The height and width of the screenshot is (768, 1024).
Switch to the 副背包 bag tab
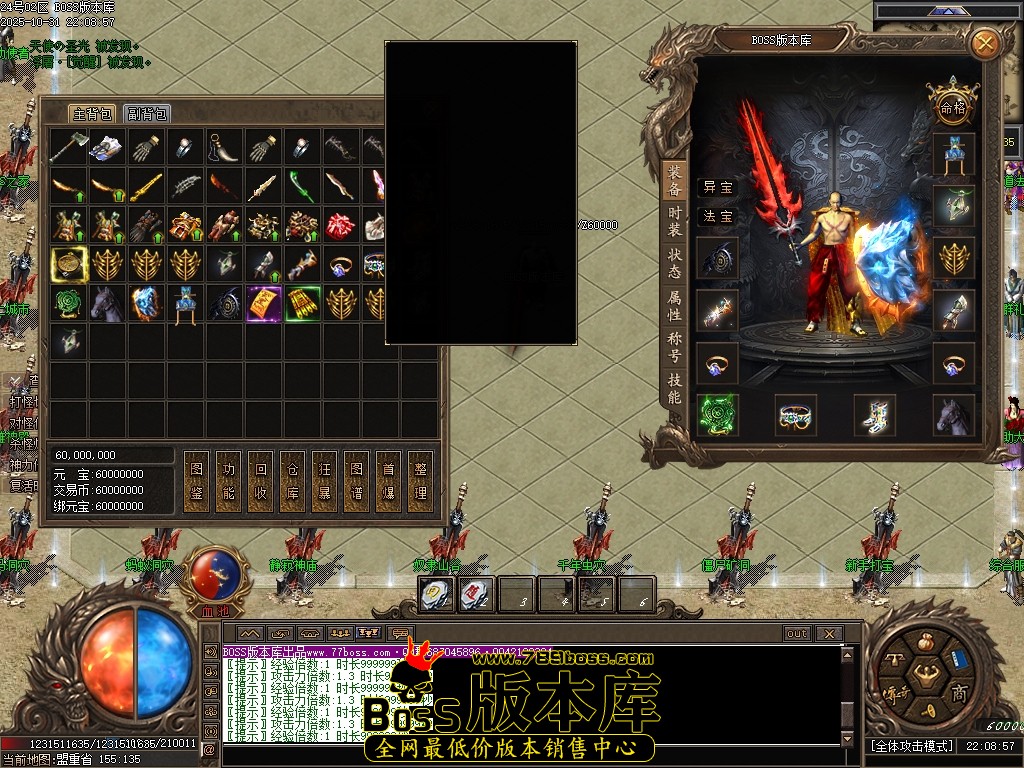coord(147,113)
